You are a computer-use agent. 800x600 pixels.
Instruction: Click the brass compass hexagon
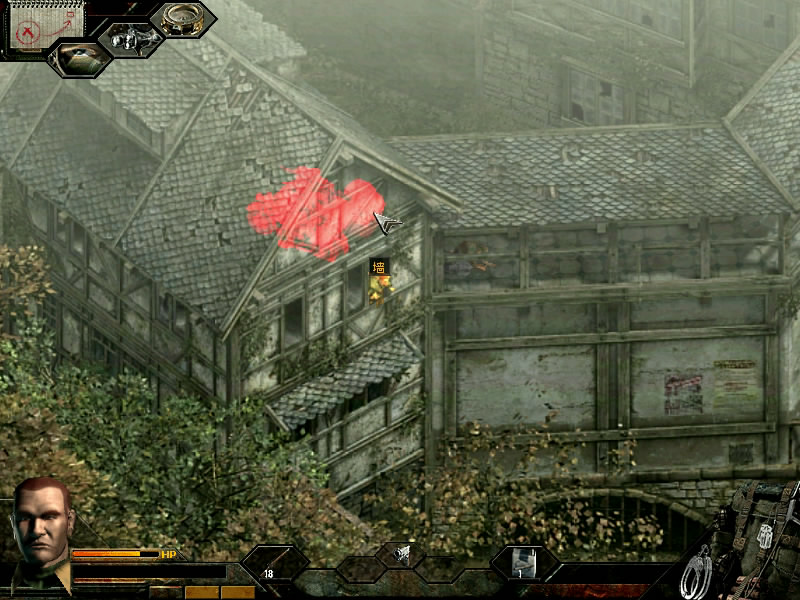pyautogui.click(x=182, y=20)
